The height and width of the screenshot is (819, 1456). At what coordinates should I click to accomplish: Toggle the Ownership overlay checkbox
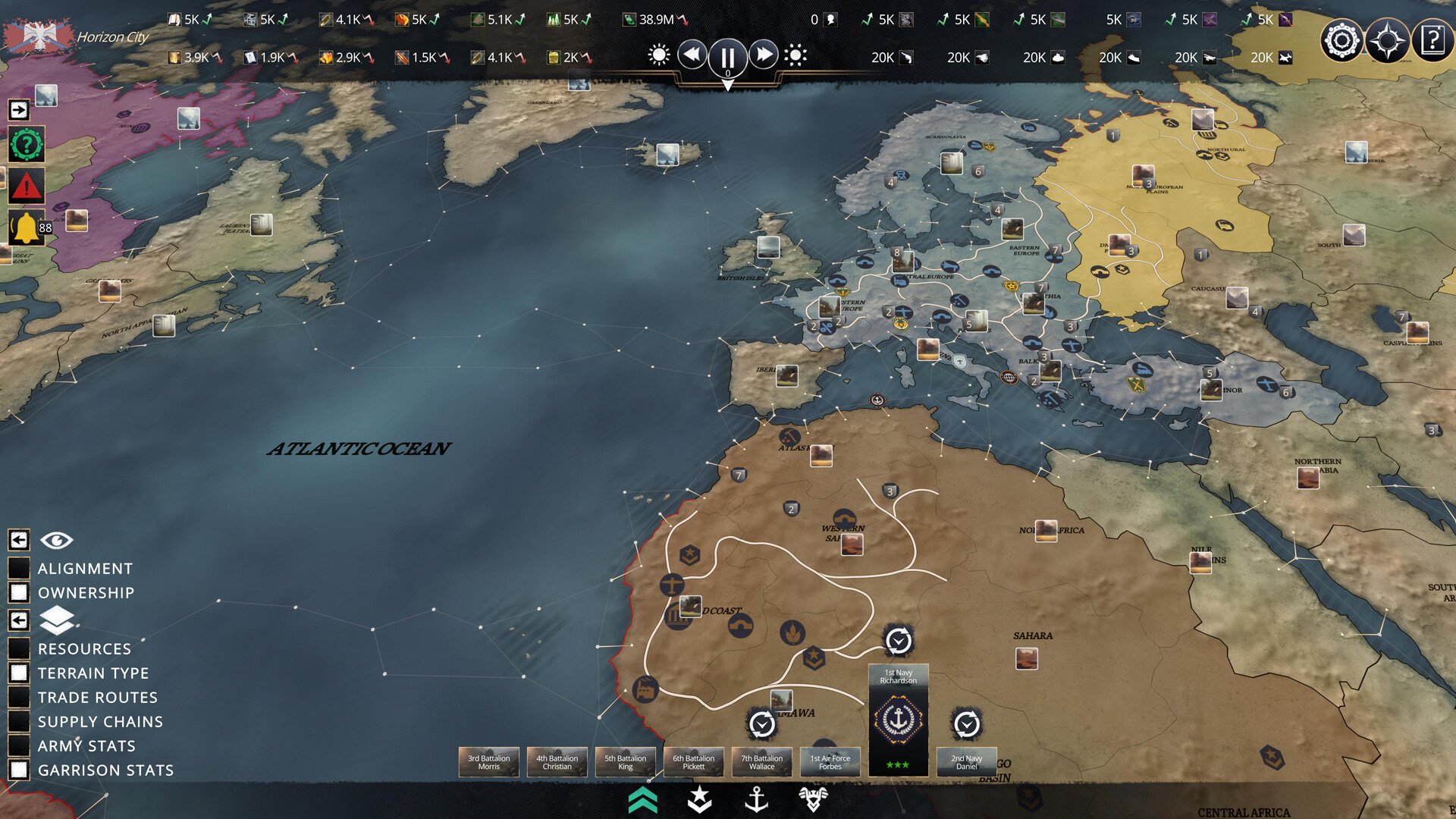tap(19, 592)
